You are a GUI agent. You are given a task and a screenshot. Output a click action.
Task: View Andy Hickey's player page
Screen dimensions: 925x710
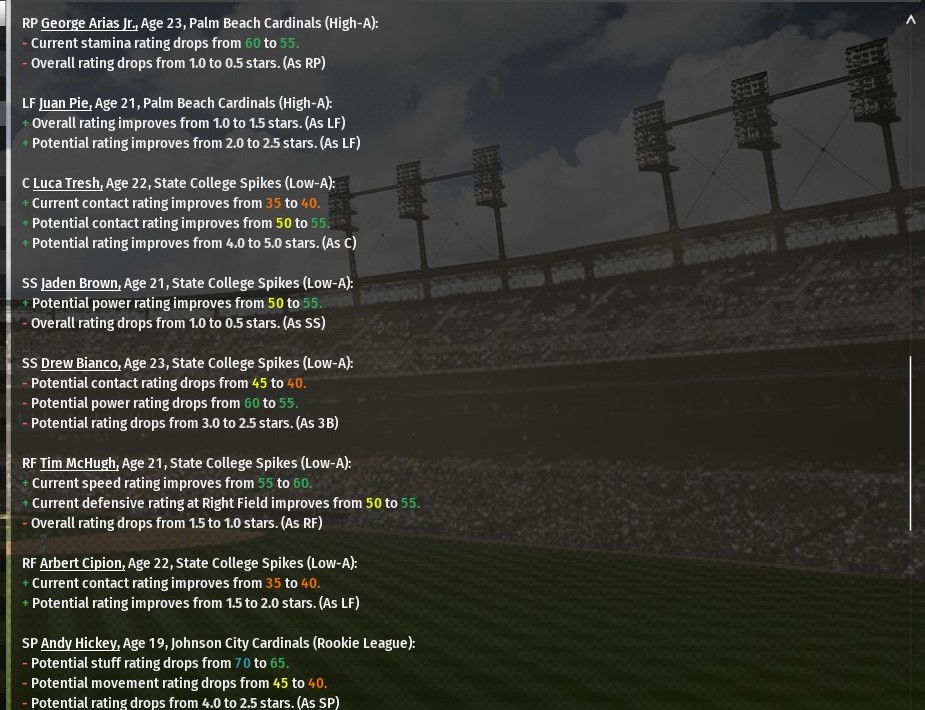click(80, 643)
